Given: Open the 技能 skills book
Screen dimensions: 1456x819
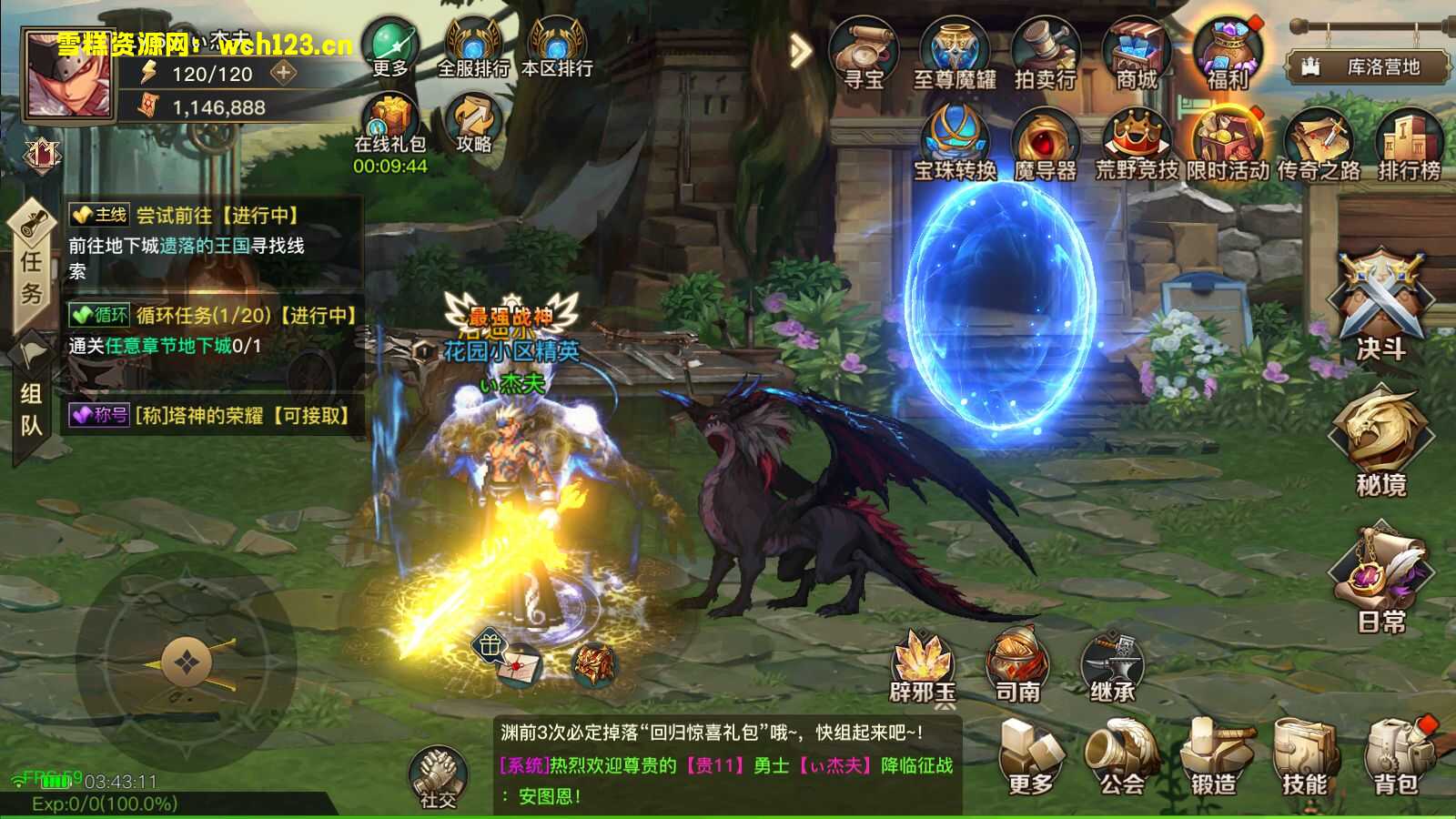Looking at the screenshot, I should tap(1305, 755).
